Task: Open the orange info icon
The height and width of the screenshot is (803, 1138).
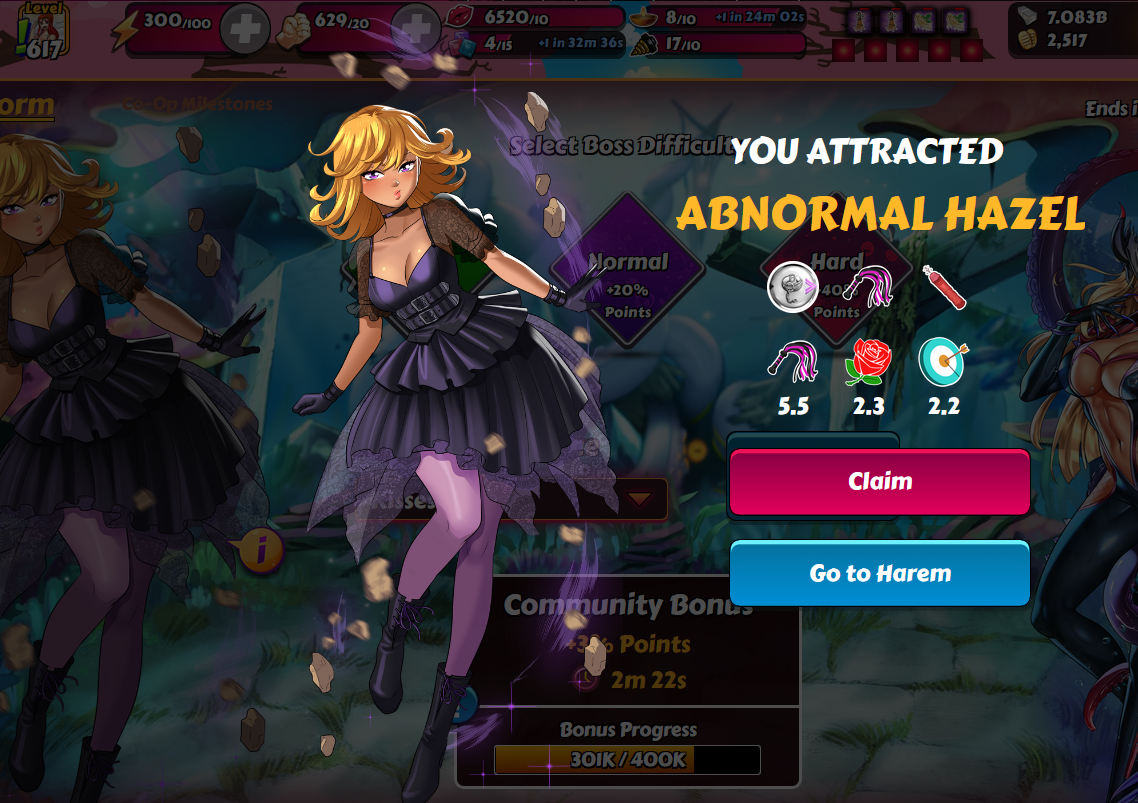Action: (262, 549)
